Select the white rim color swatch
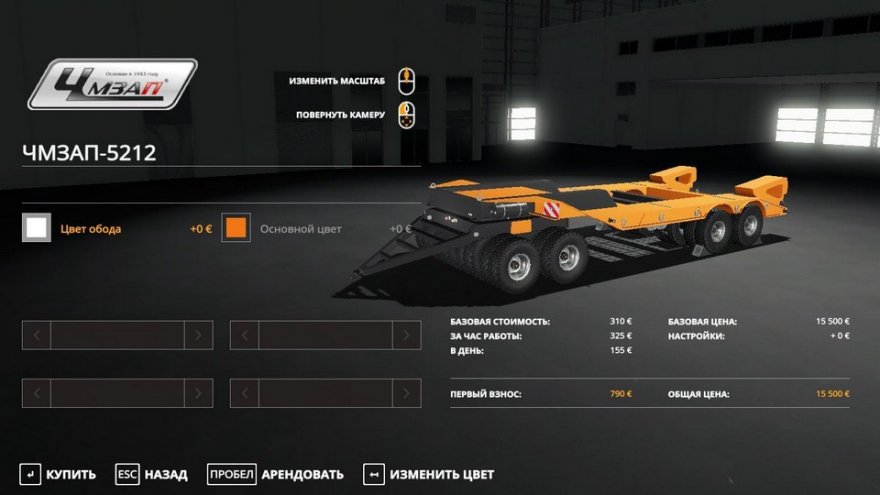 pyautogui.click(x=37, y=228)
